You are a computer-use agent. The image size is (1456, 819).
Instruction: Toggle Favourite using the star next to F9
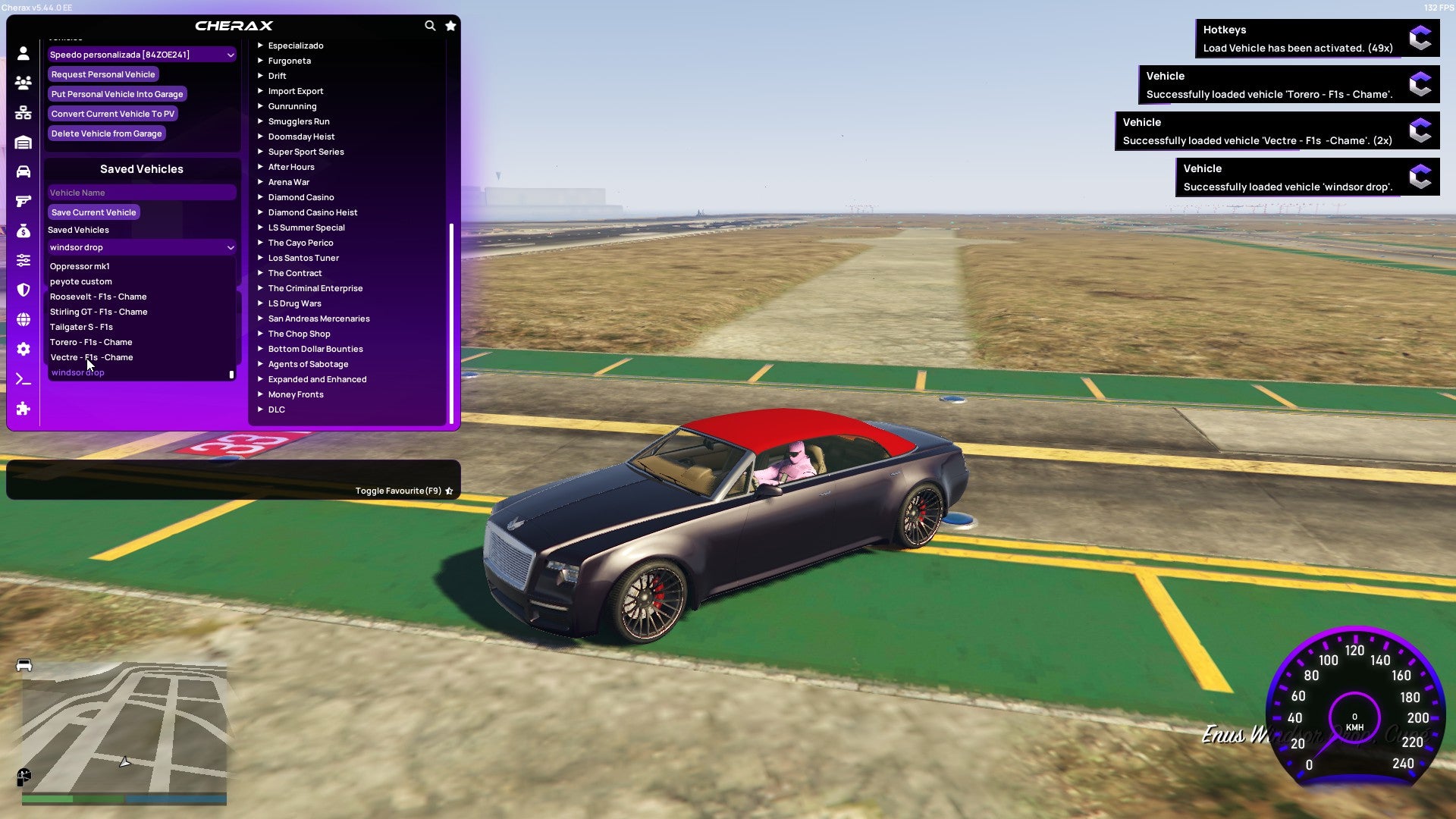(x=449, y=491)
